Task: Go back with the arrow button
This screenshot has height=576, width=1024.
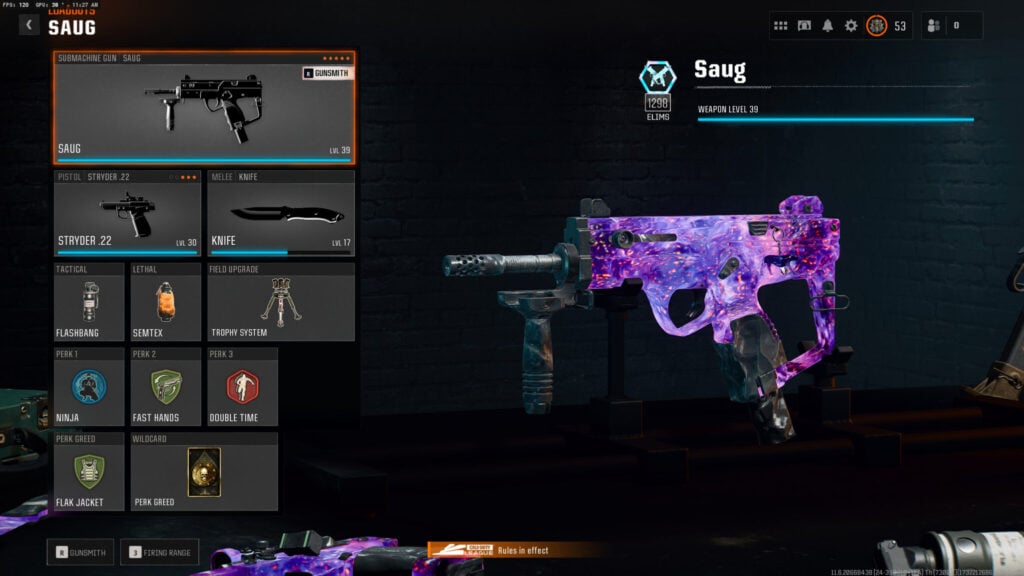Action: (x=29, y=25)
